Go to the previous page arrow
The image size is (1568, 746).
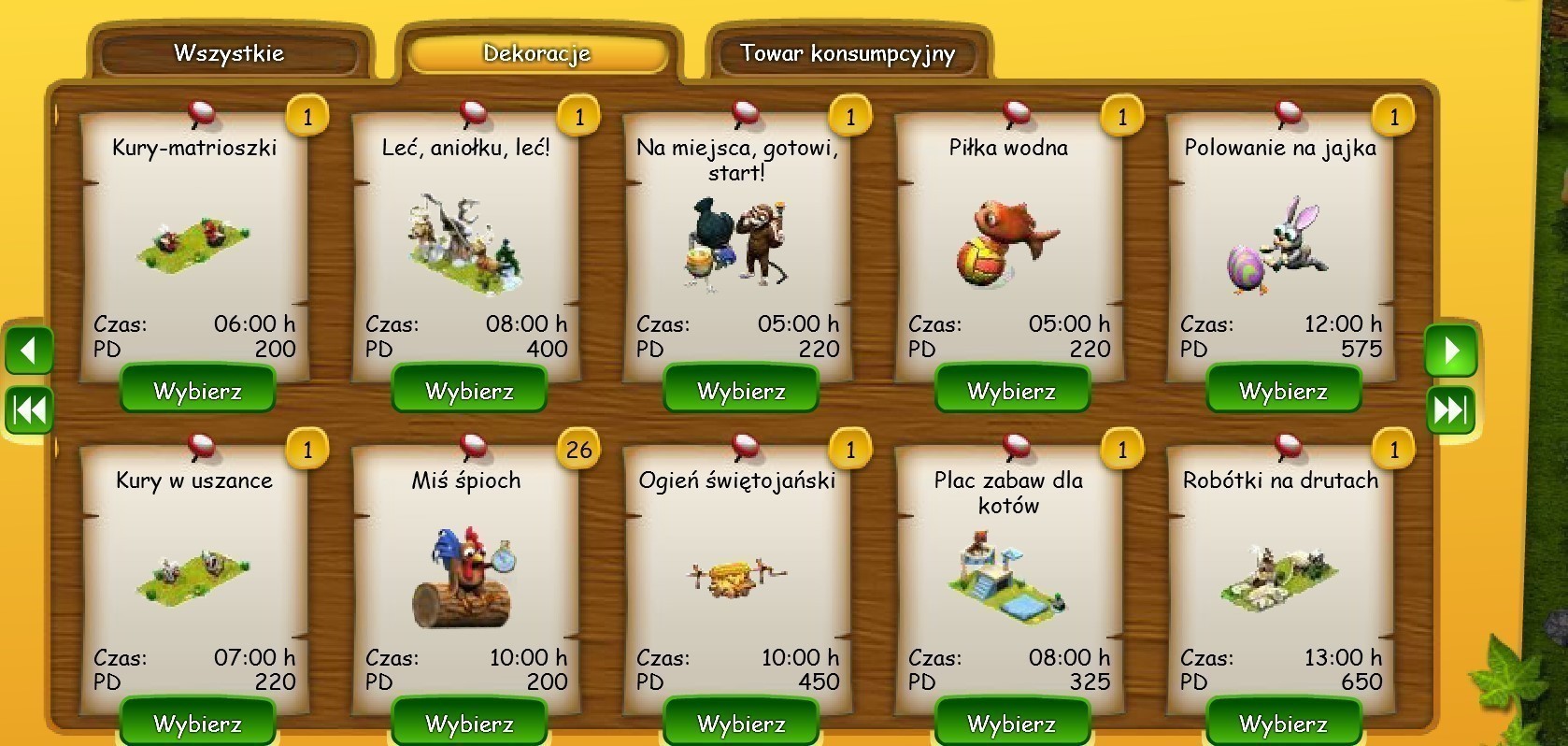pos(29,351)
